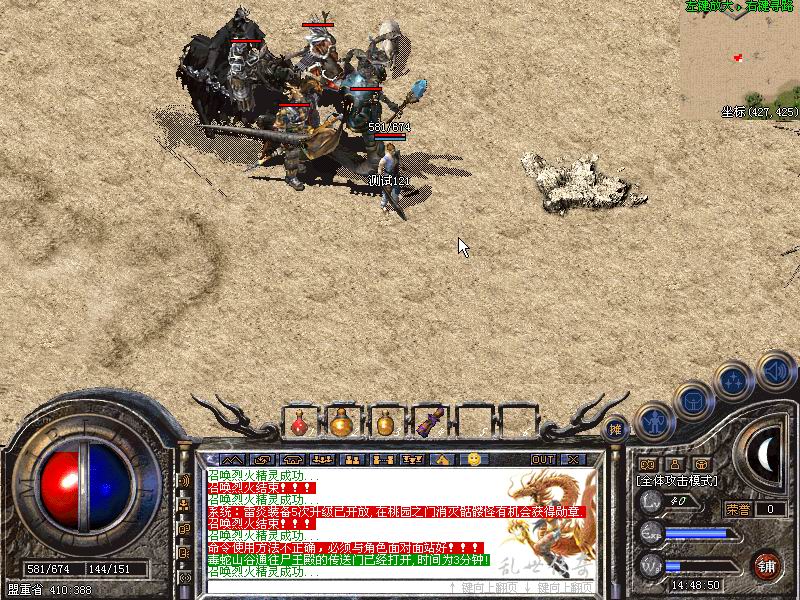Click the Lv level orb button

[x=650, y=500]
